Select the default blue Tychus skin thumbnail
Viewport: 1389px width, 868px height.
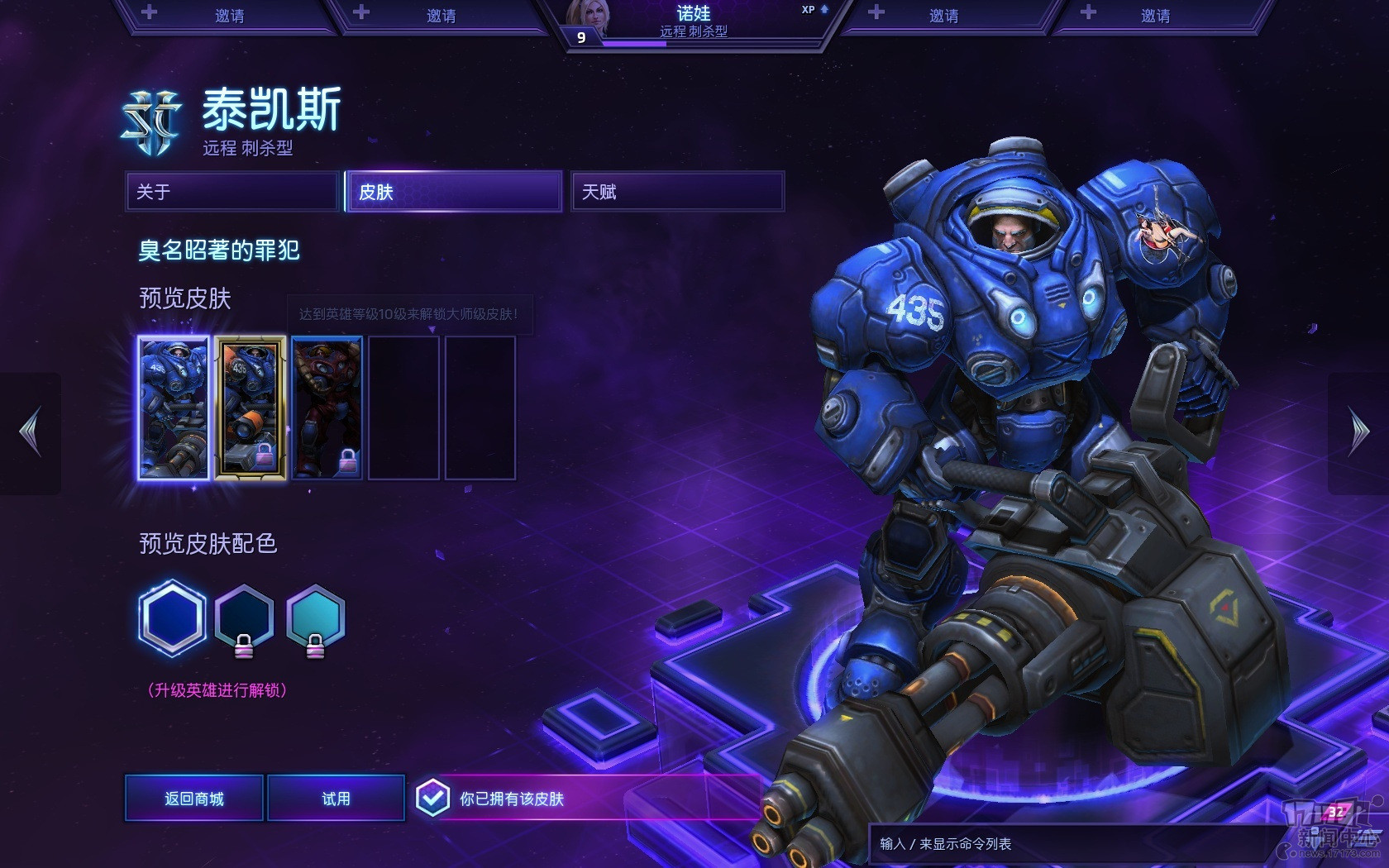(x=174, y=408)
